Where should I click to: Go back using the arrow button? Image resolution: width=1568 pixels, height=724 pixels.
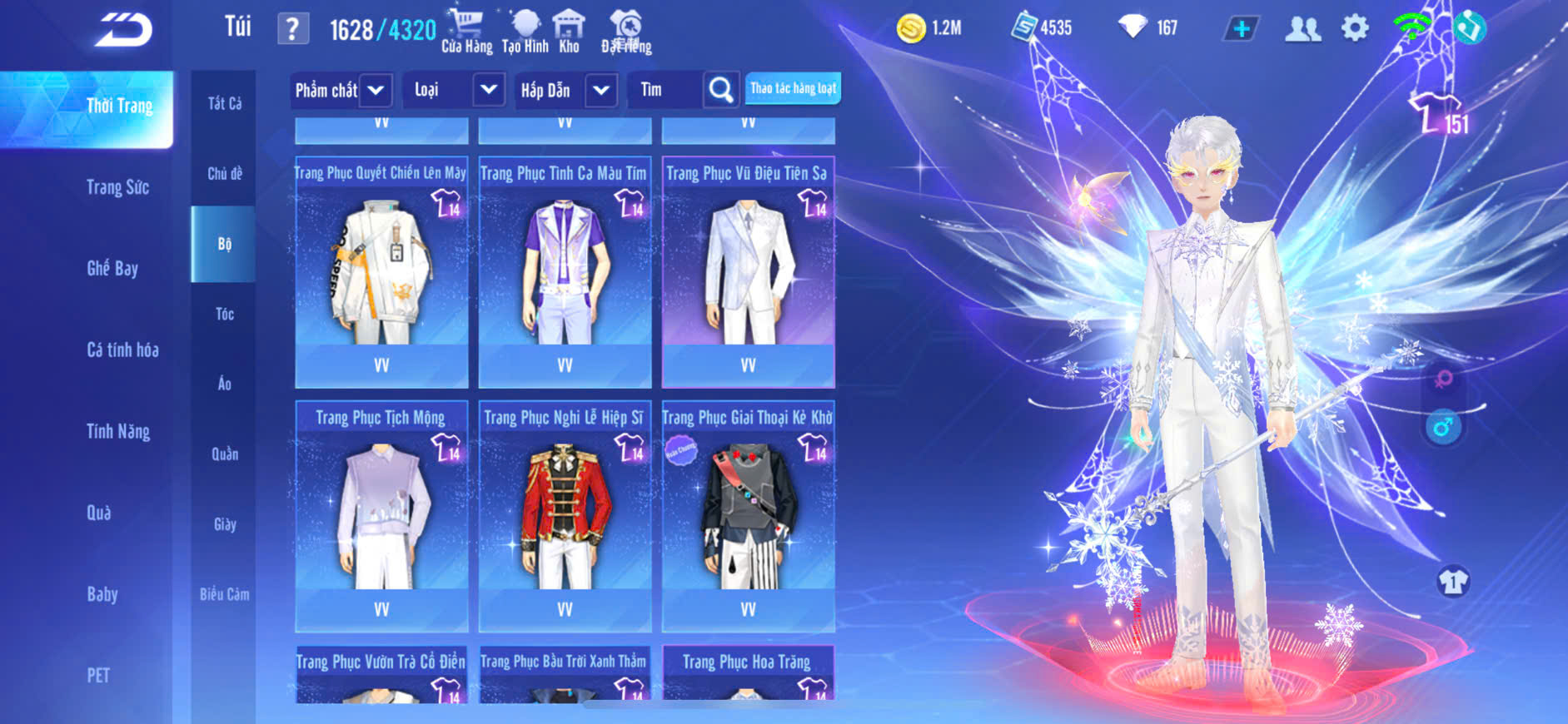123,30
